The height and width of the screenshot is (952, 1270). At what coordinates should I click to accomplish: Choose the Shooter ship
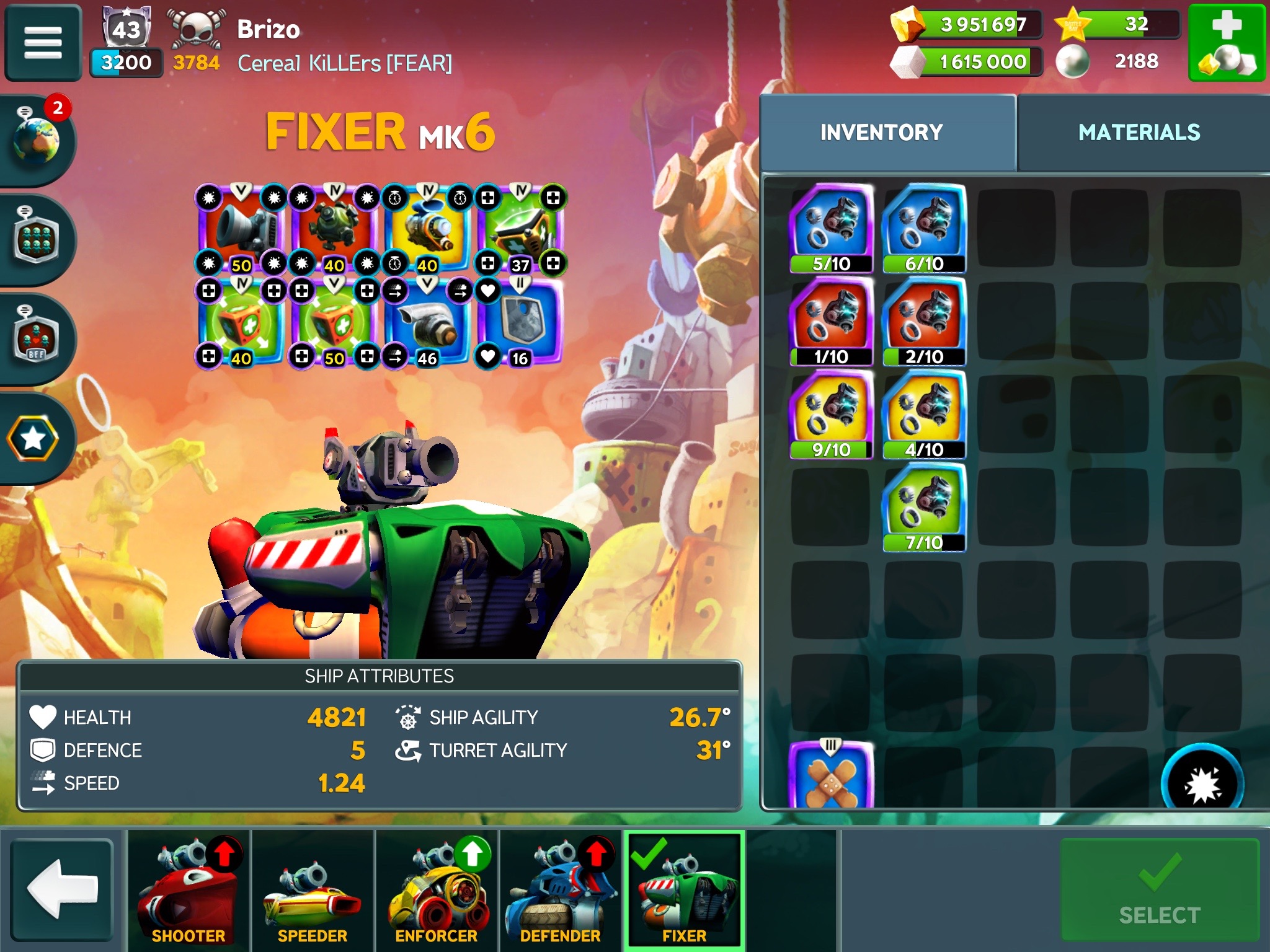click(189, 889)
